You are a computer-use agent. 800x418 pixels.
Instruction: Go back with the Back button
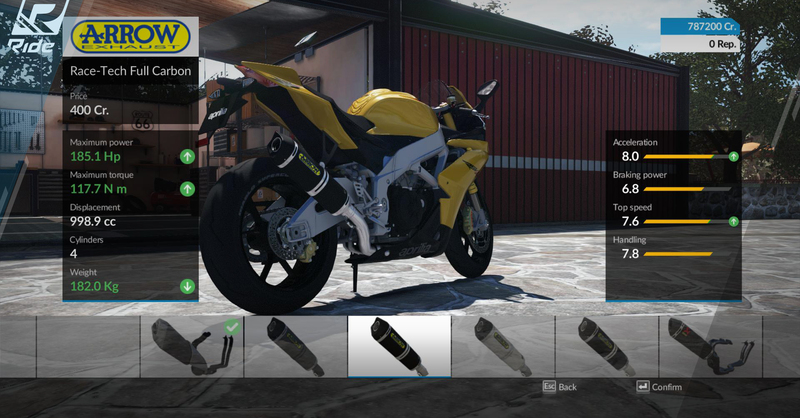pyautogui.click(x=560, y=387)
